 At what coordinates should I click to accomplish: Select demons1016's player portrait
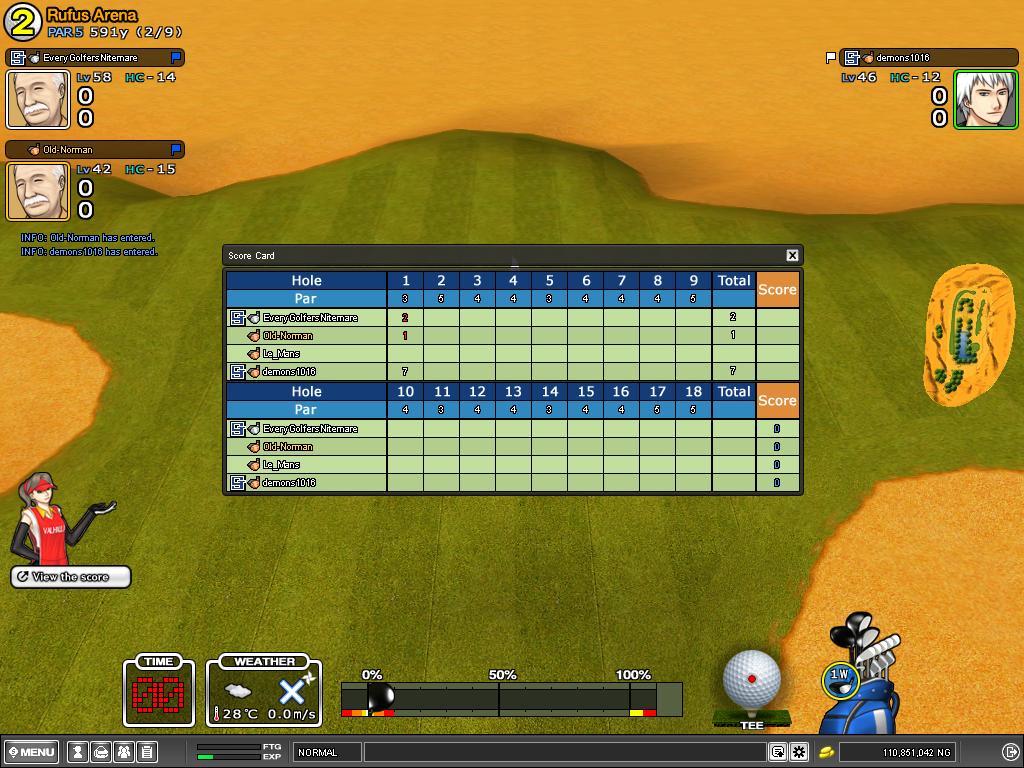pos(985,99)
